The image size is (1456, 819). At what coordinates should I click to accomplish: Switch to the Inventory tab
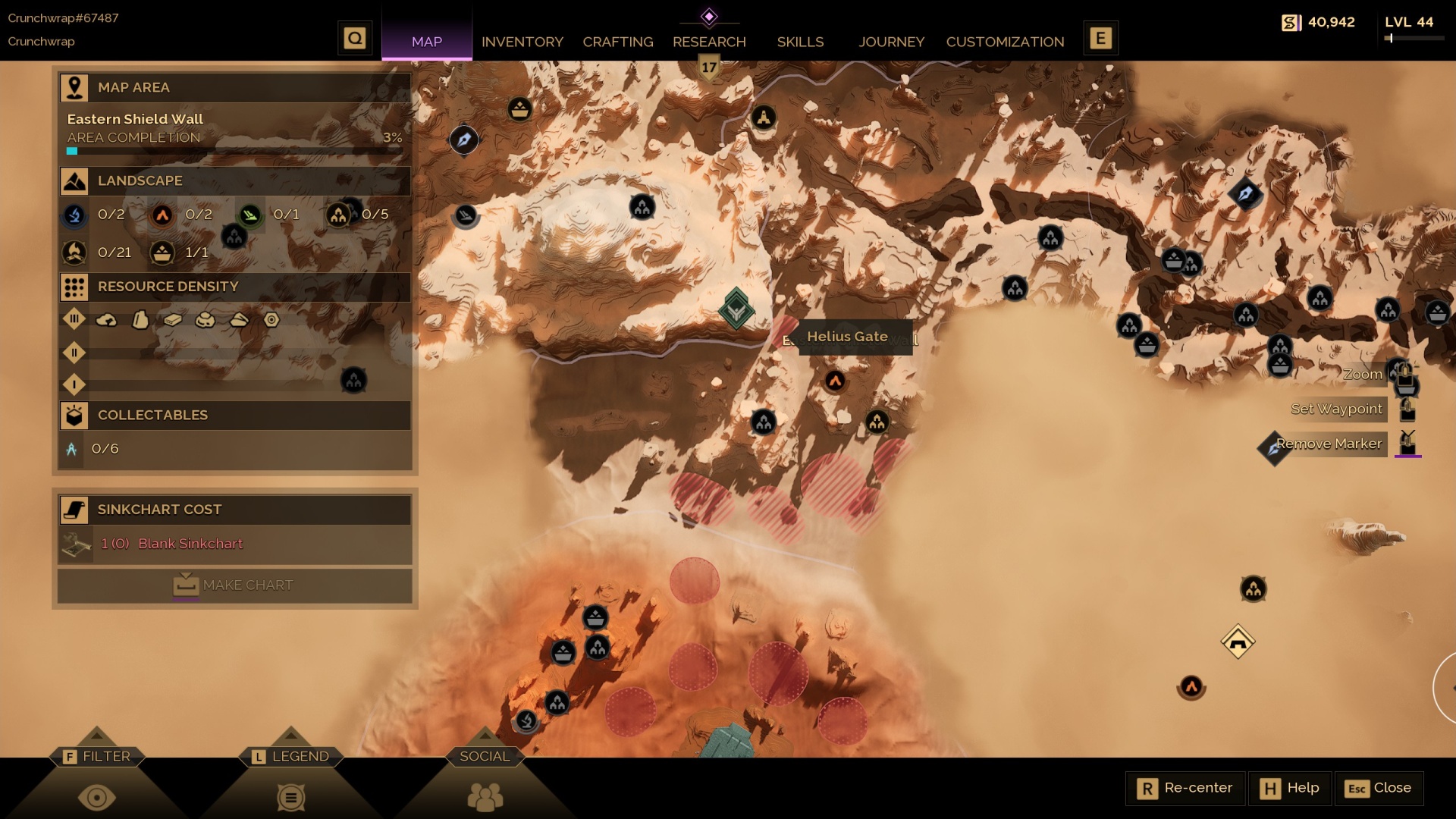point(522,42)
